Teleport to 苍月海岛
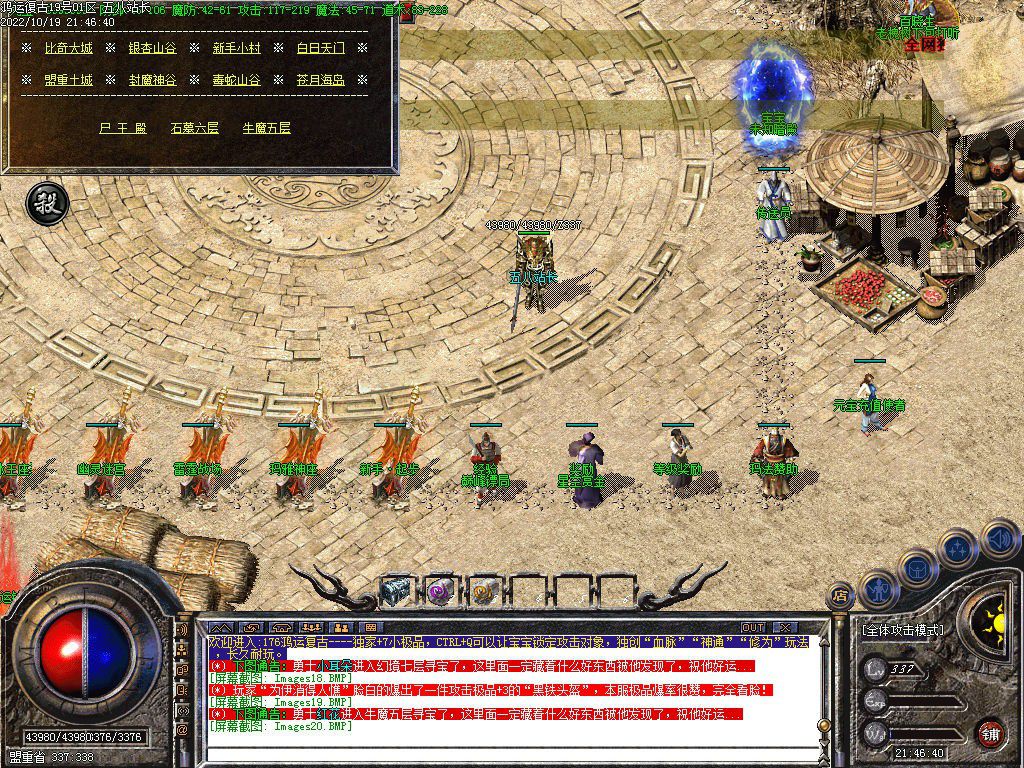 [320, 80]
